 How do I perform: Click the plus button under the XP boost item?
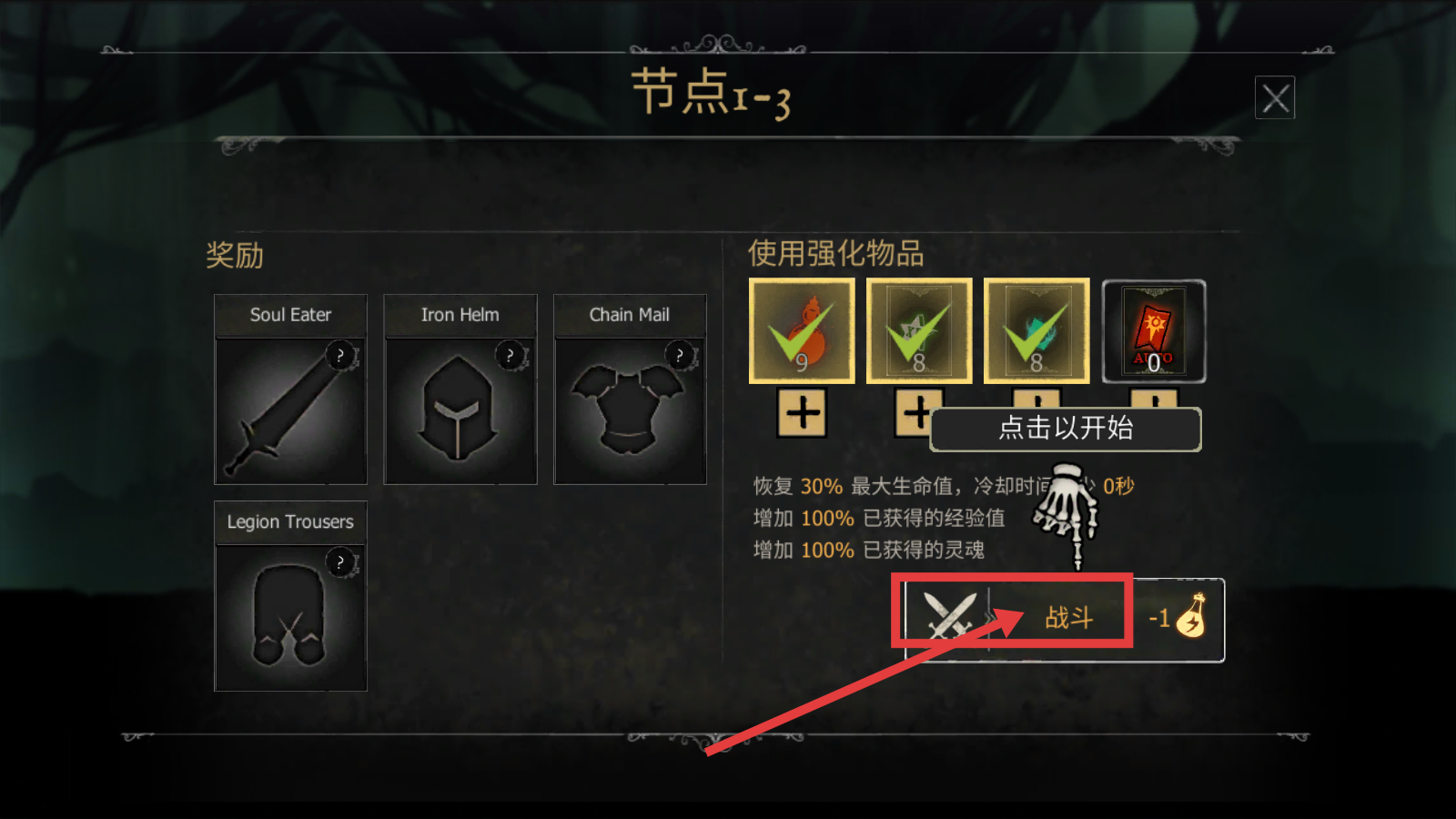(918, 414)
